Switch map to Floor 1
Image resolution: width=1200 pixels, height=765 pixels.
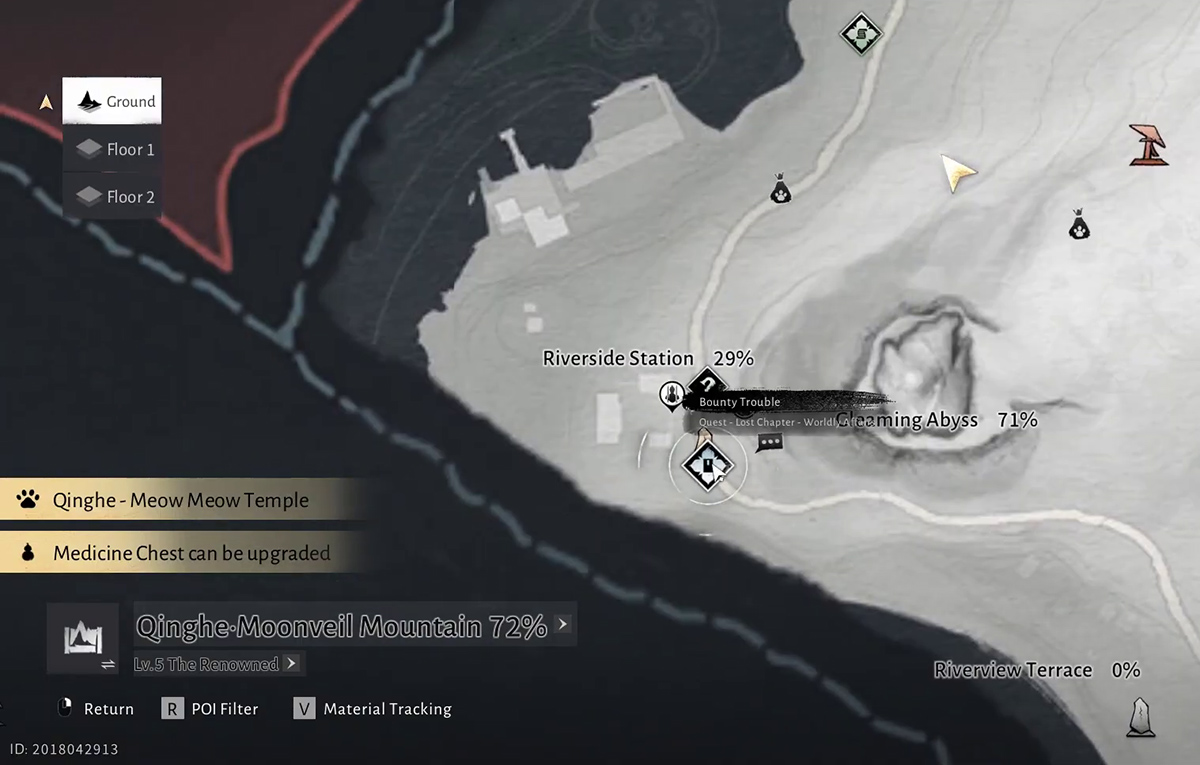click(112, 149)
